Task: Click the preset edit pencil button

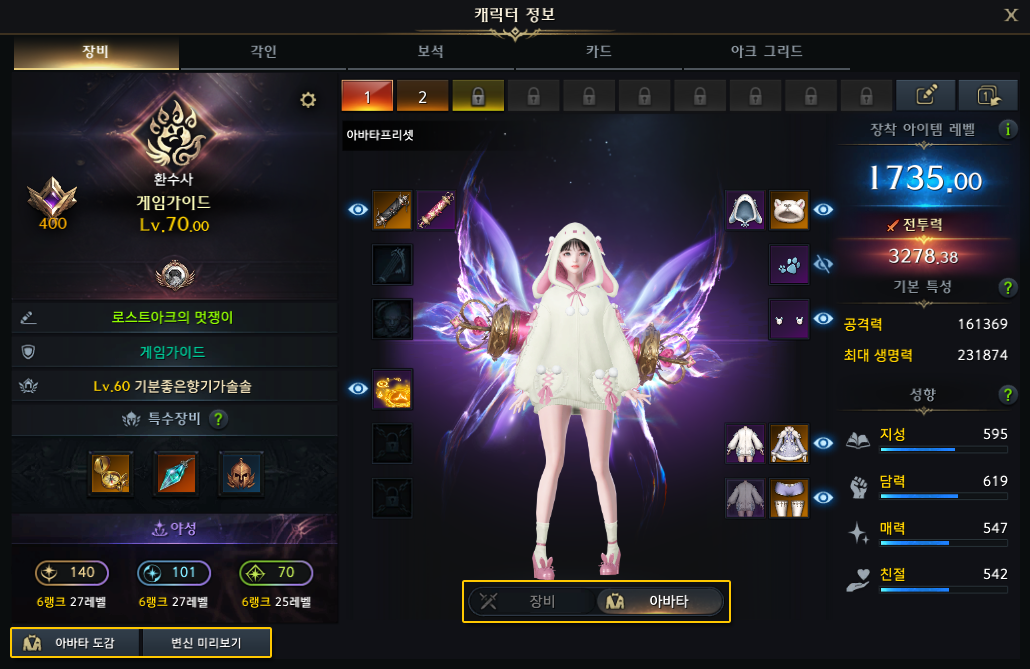Action: click(x=926, y=96)
